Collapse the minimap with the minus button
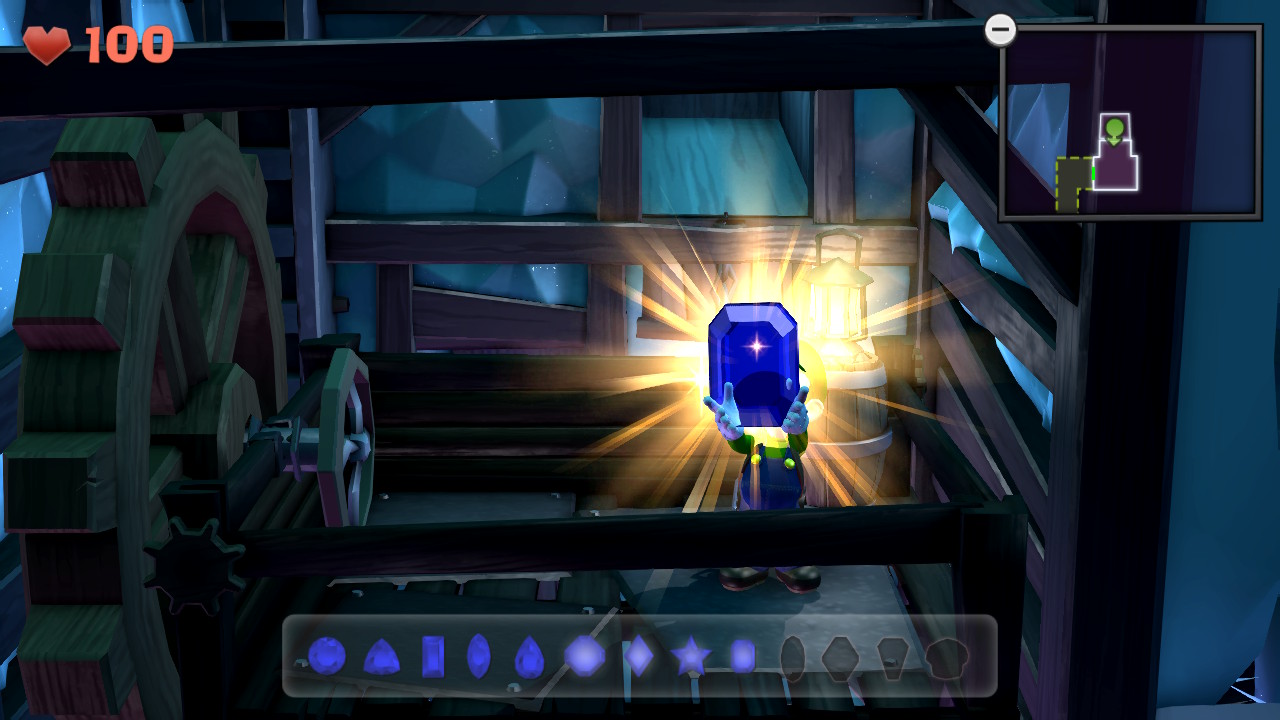The height and width of the screenshot is (720, 1280). click(x=999, y=31)
